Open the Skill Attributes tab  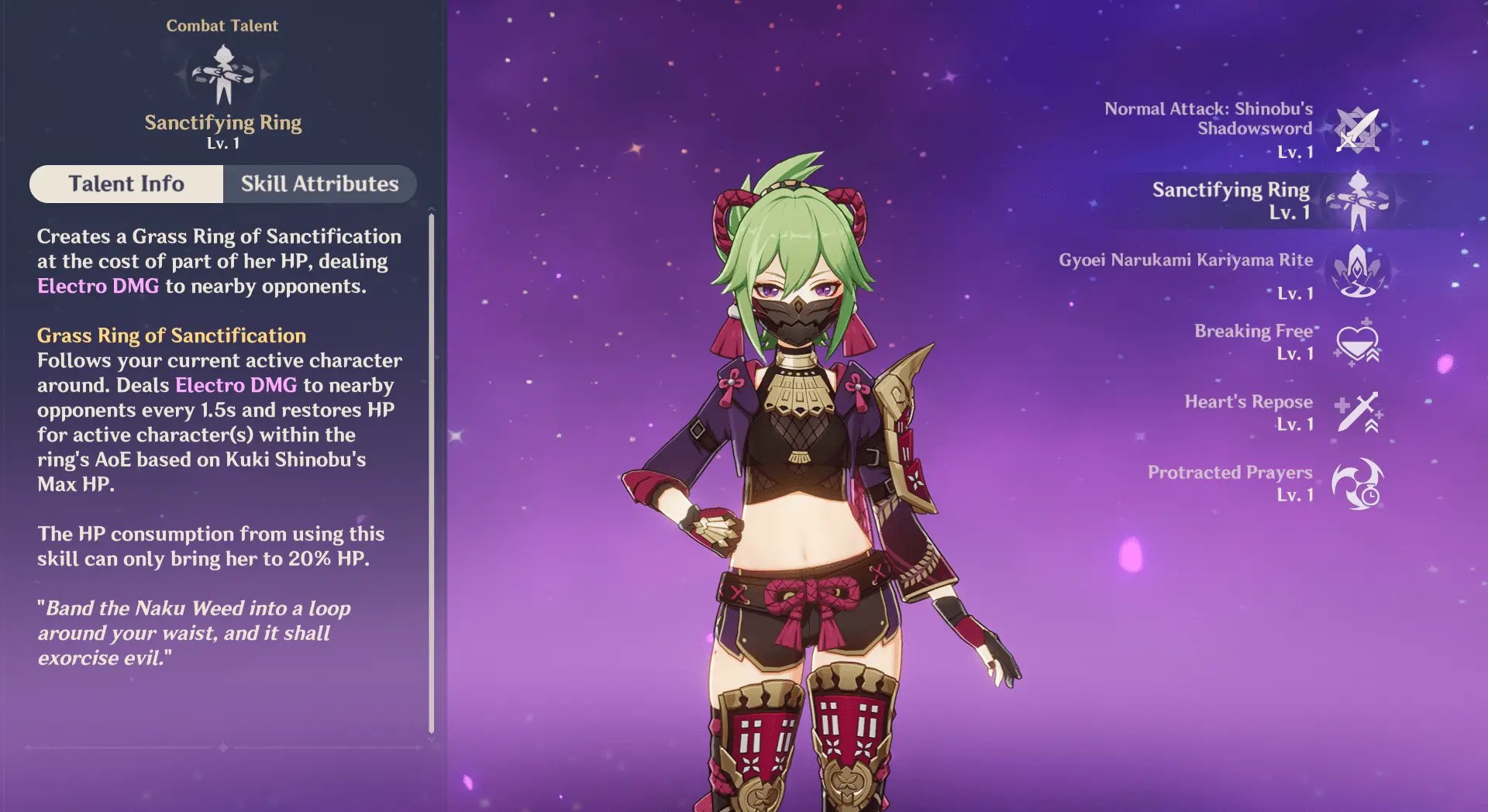(x=319, y=184)
